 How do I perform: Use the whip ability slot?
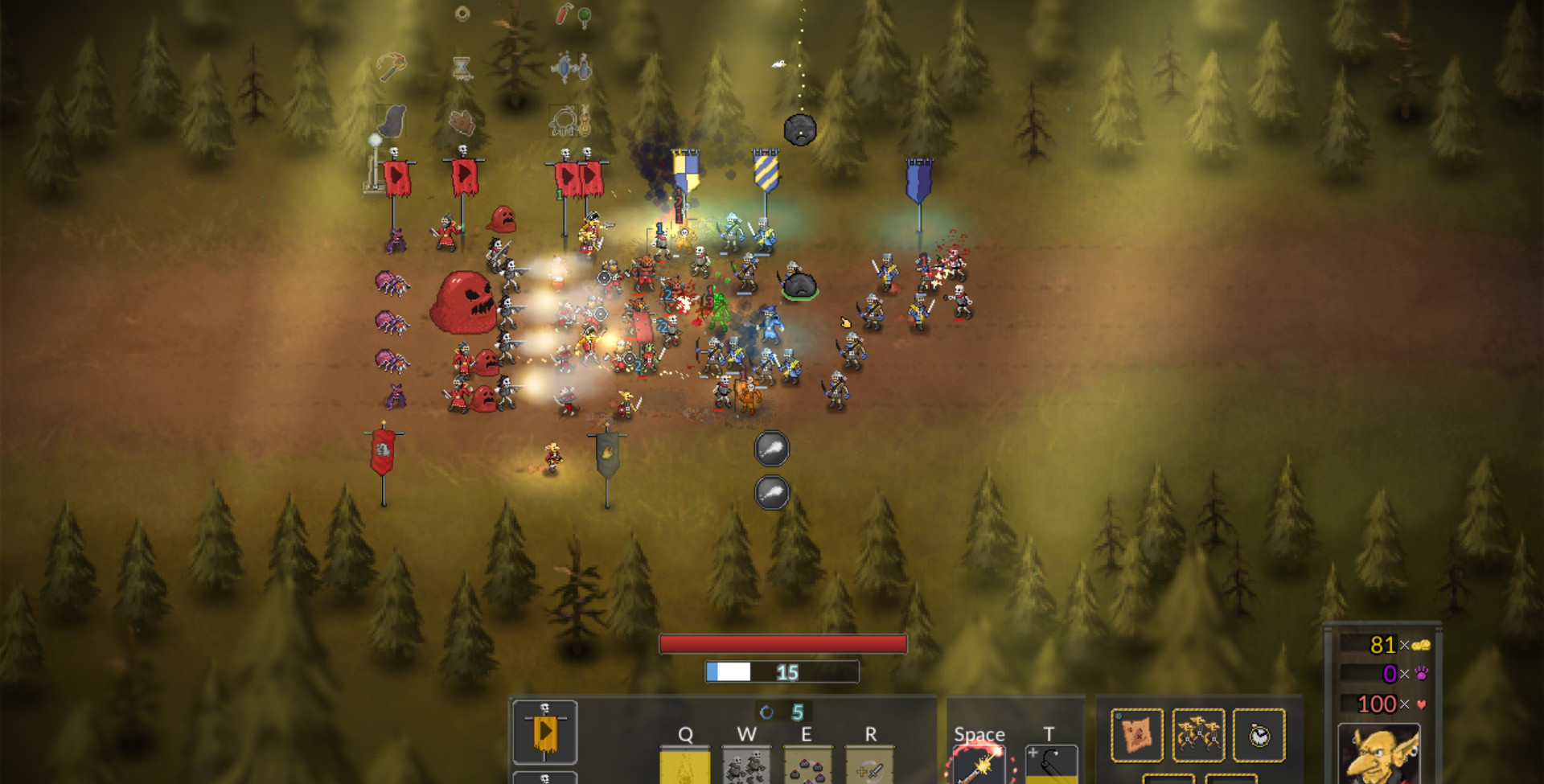pos(1051,764)
